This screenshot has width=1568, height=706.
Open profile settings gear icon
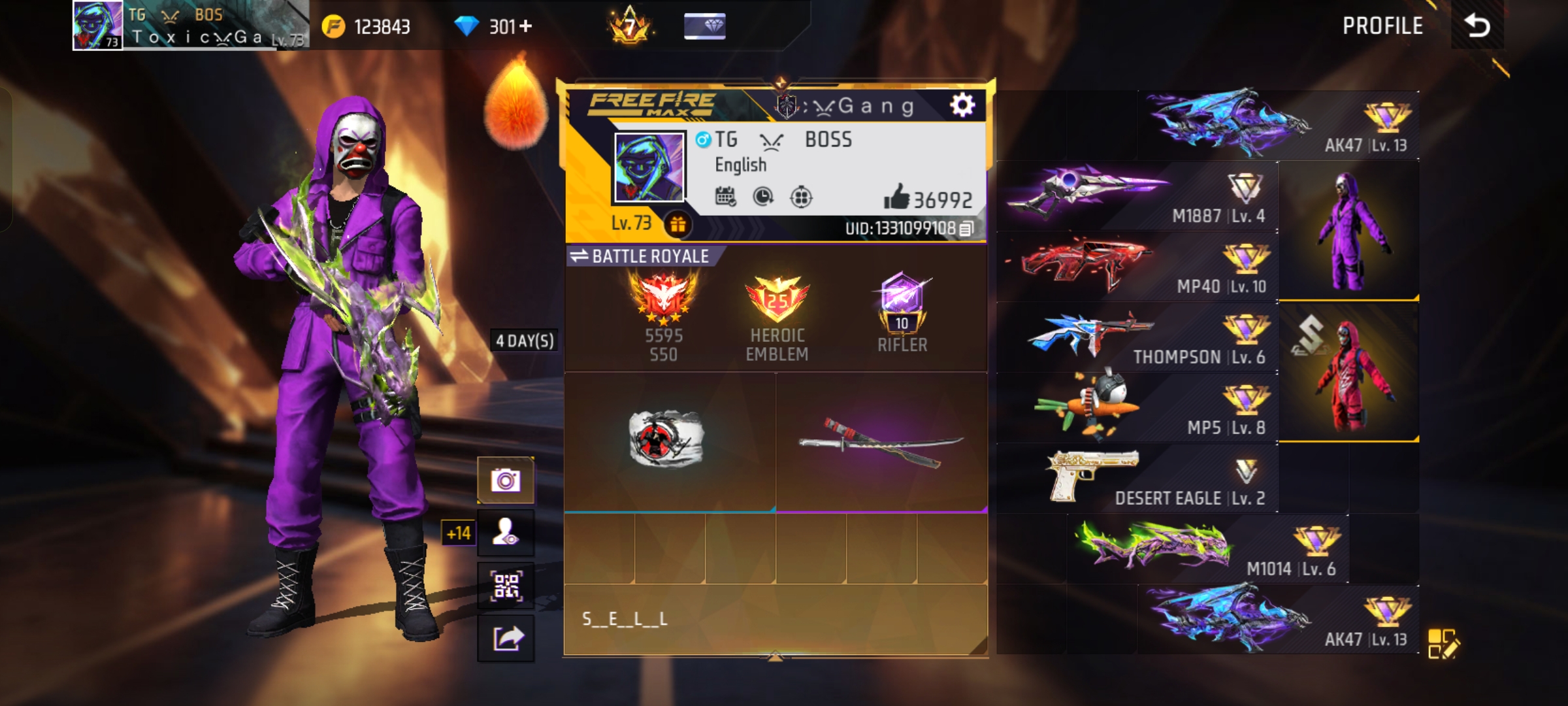(x=962, y=105)
